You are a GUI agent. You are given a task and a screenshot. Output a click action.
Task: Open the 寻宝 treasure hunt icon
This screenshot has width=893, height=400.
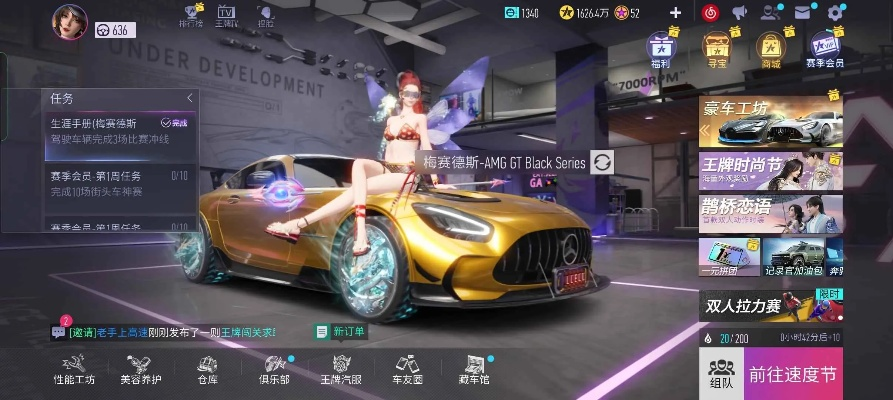click(715, 51)
